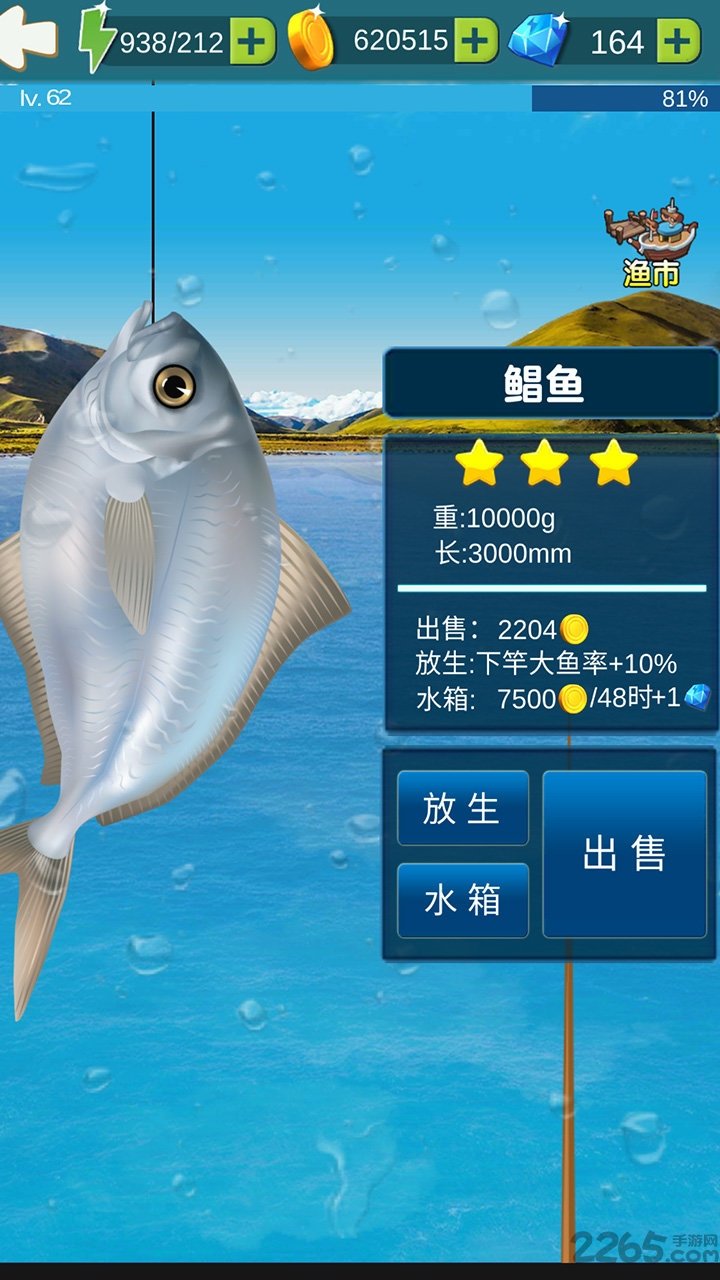Buy more gold coins via plus button

point(476,41)
